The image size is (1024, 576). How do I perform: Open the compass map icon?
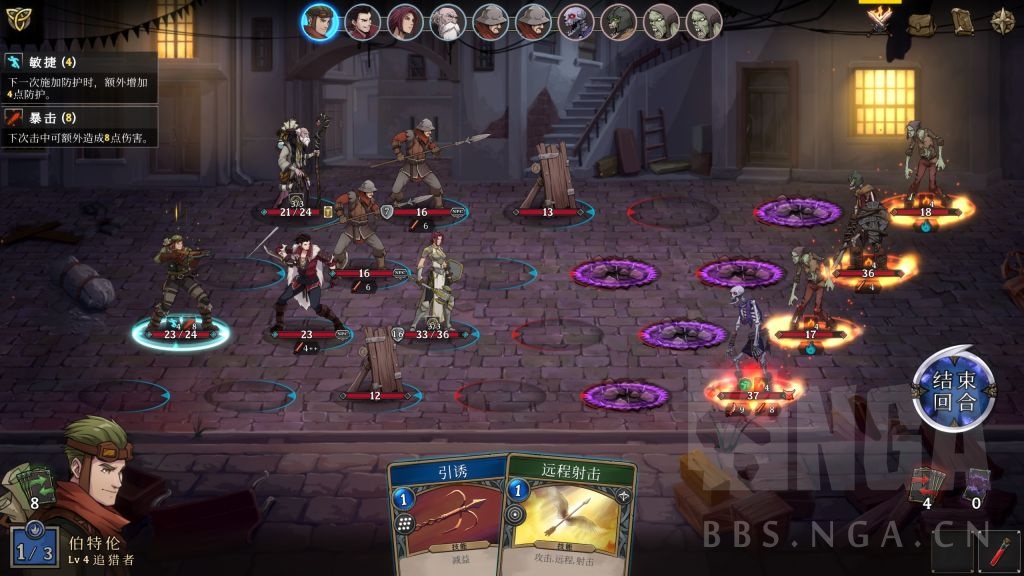1002,21
